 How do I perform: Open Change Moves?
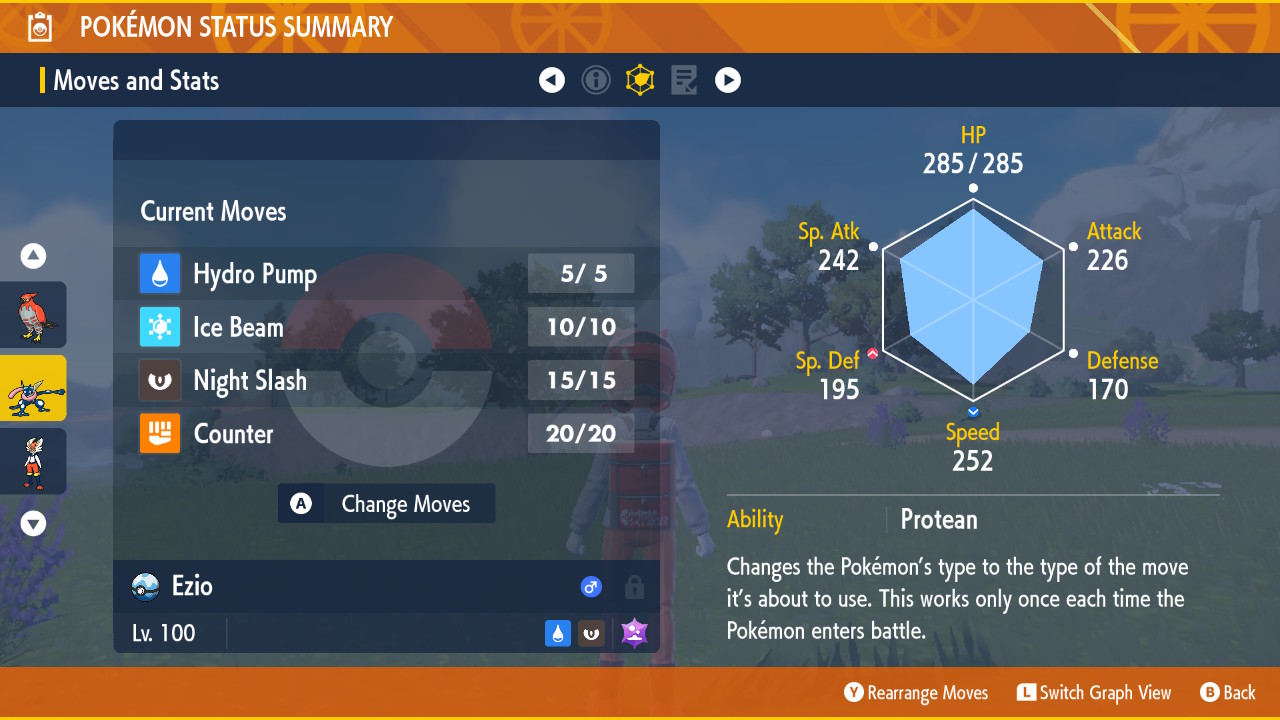[387, 504]
